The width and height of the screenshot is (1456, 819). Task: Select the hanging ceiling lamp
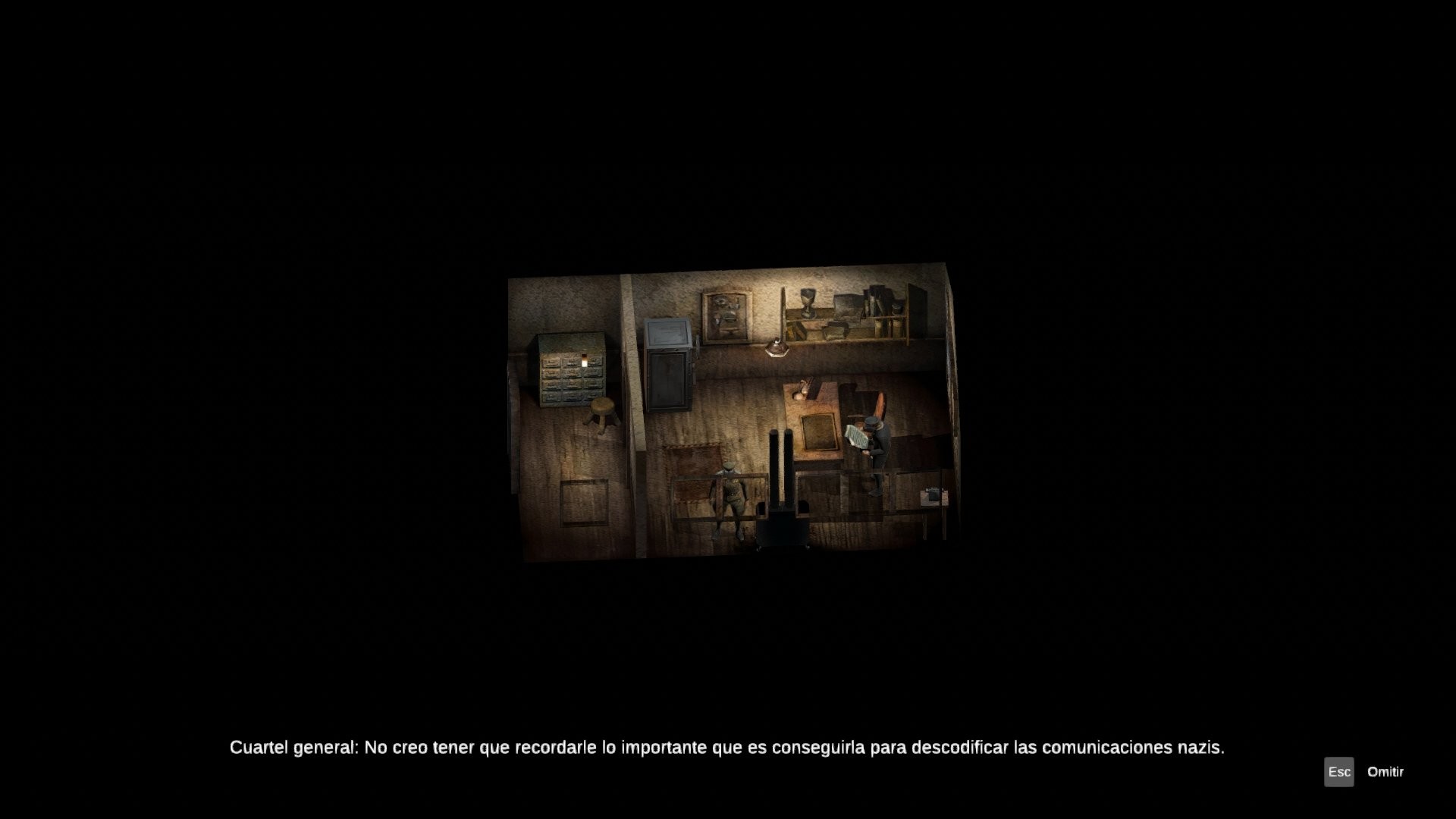777,347
